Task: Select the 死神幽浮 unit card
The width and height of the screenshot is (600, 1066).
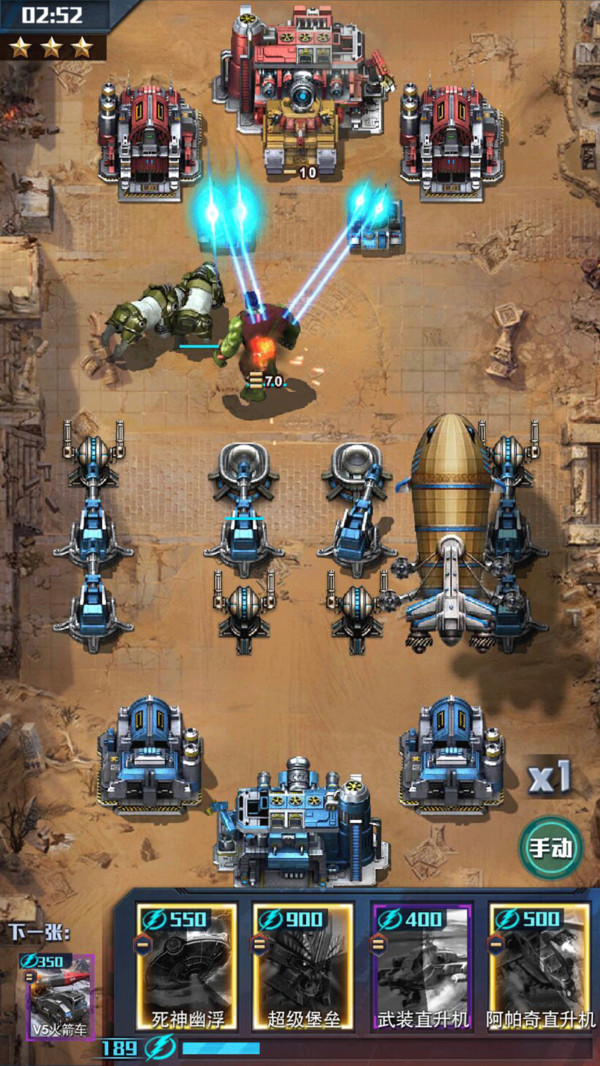Action: click(187, 968)
